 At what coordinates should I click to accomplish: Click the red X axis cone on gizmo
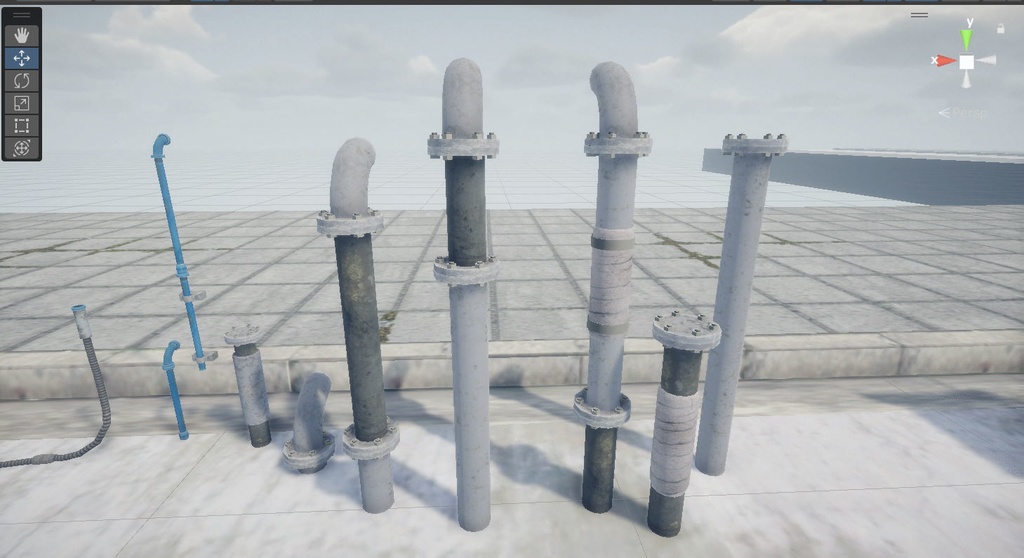click(945, 61)
